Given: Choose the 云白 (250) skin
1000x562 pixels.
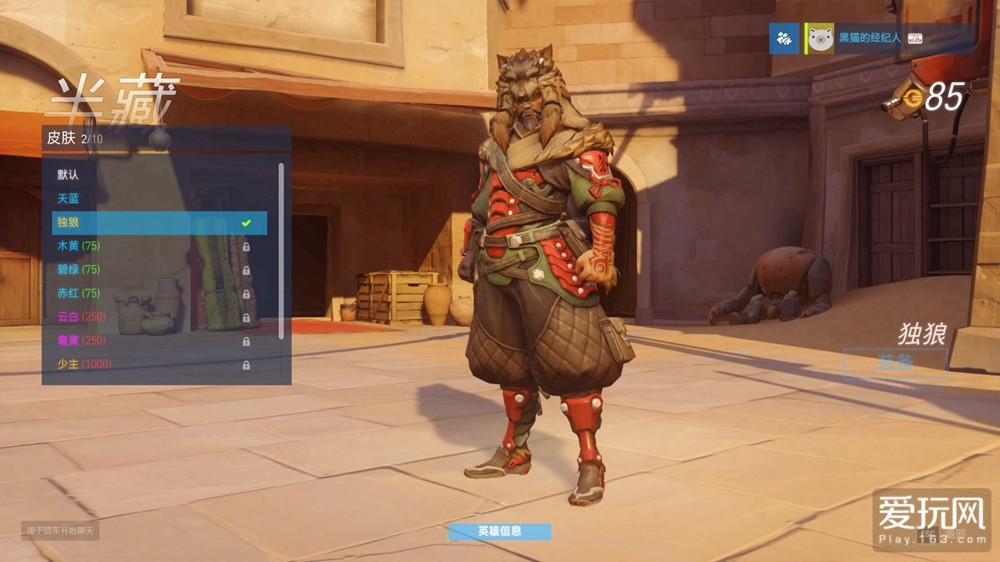Looking at the screenshot, I should (150, 317).
